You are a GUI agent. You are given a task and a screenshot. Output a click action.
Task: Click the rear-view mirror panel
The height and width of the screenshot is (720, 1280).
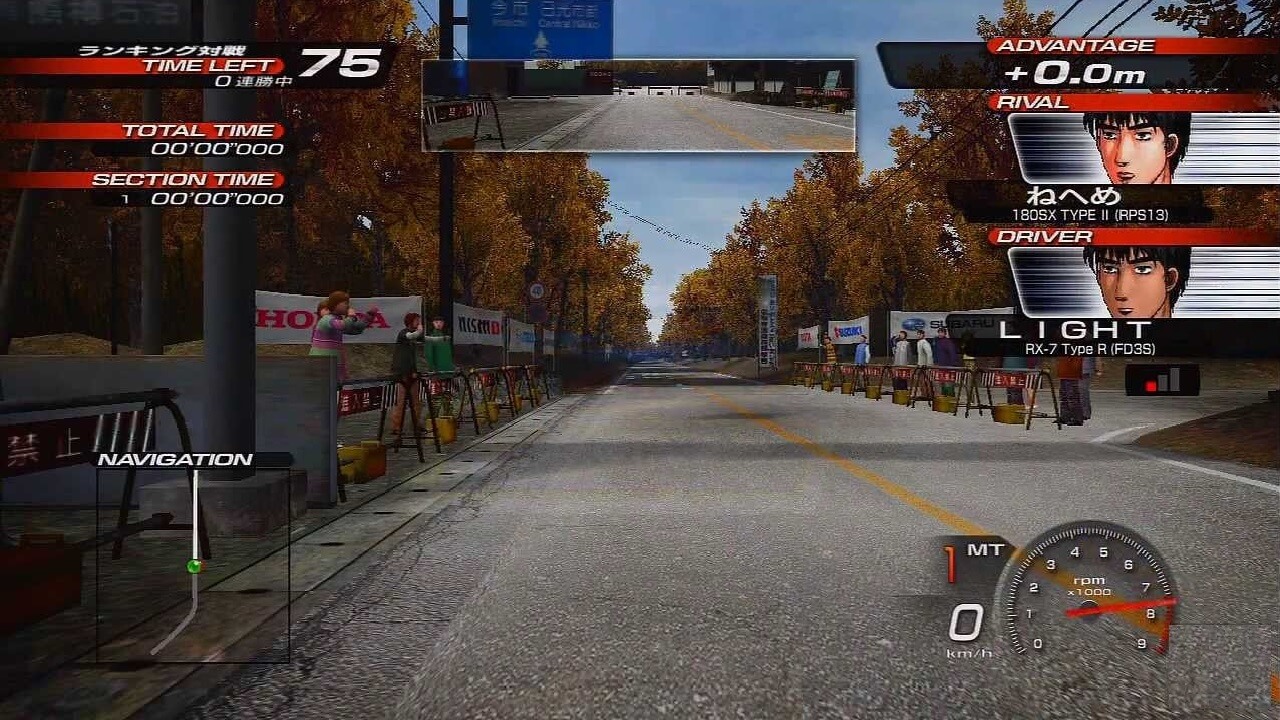coord(638,105)
